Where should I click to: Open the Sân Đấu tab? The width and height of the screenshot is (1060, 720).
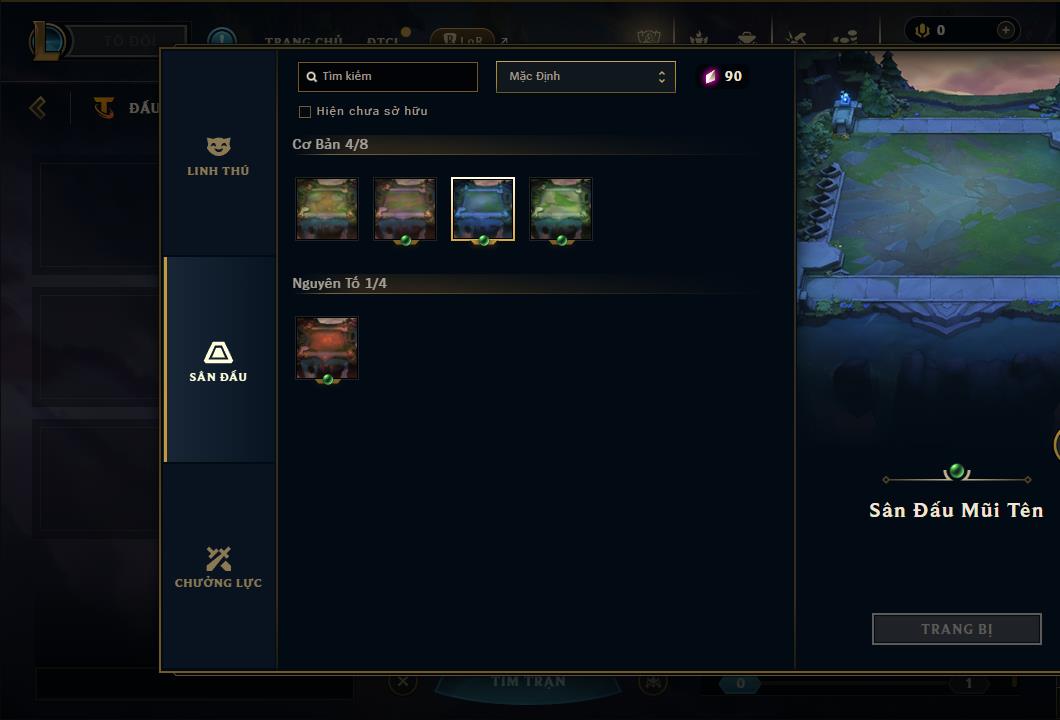[x=218, y=361]
